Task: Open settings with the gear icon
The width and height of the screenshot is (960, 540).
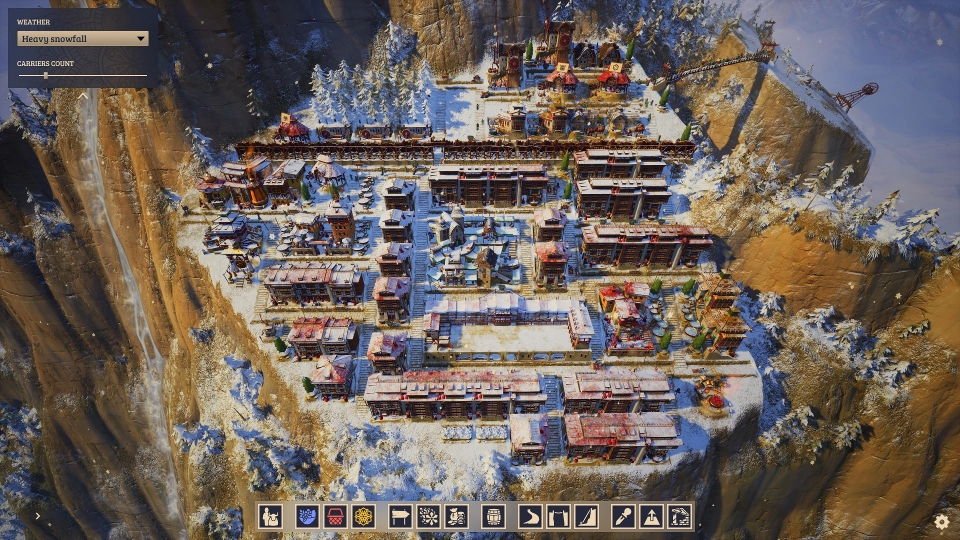Action: tap(941, 521)
